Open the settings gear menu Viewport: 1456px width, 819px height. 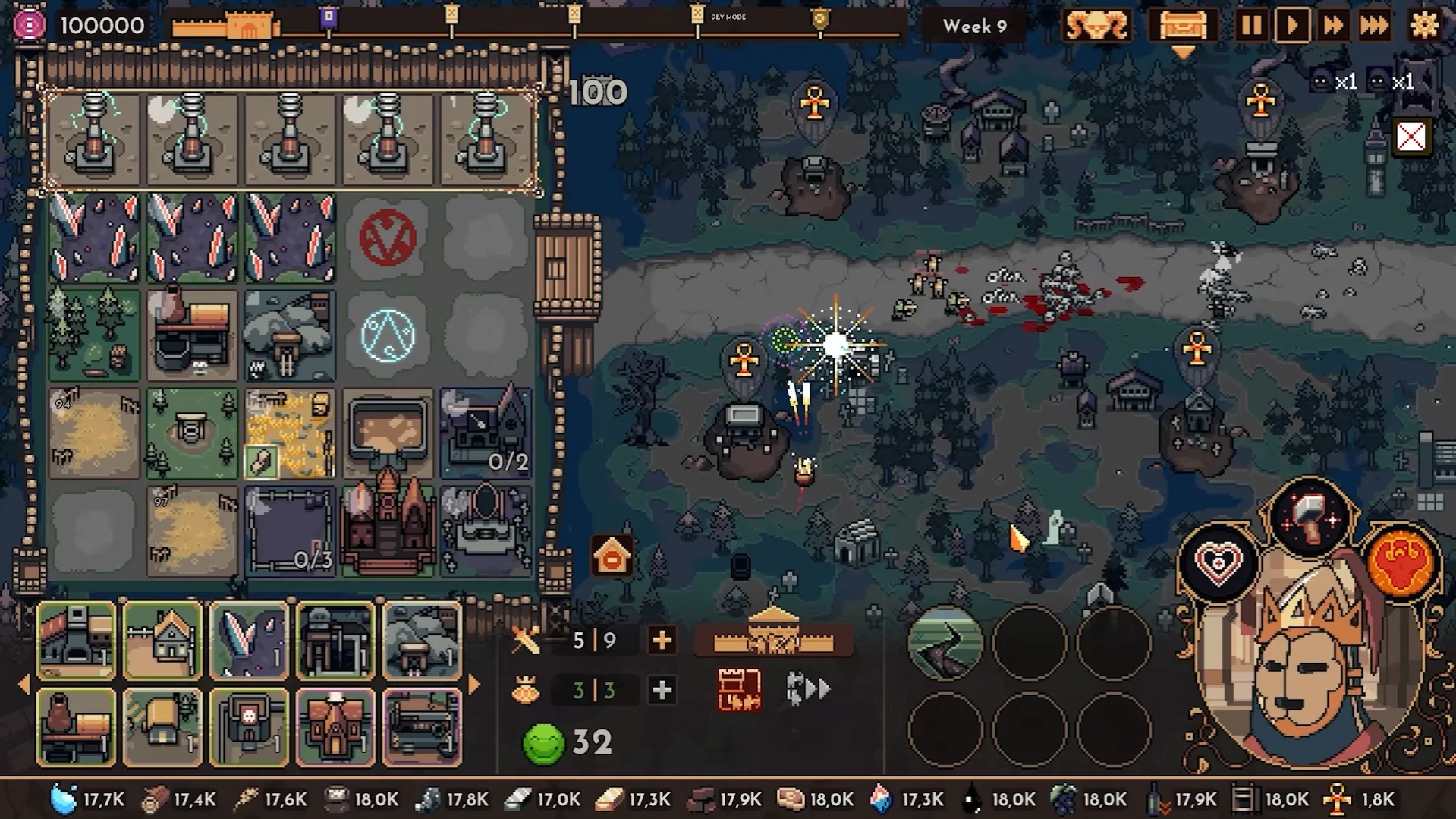[1424, 26]
